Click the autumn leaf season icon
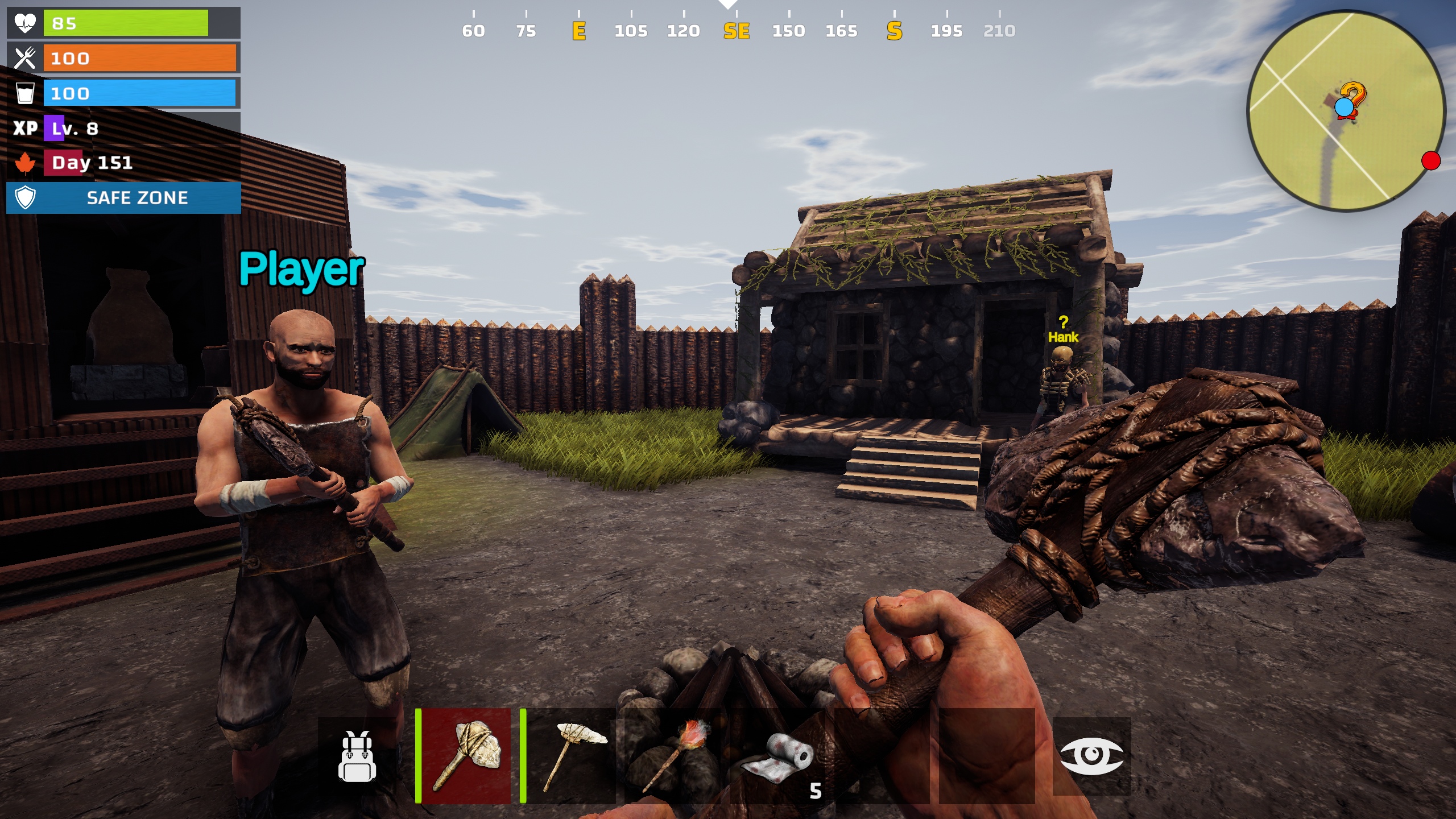This screenshot has width=1456, height=819. point(25,162)
